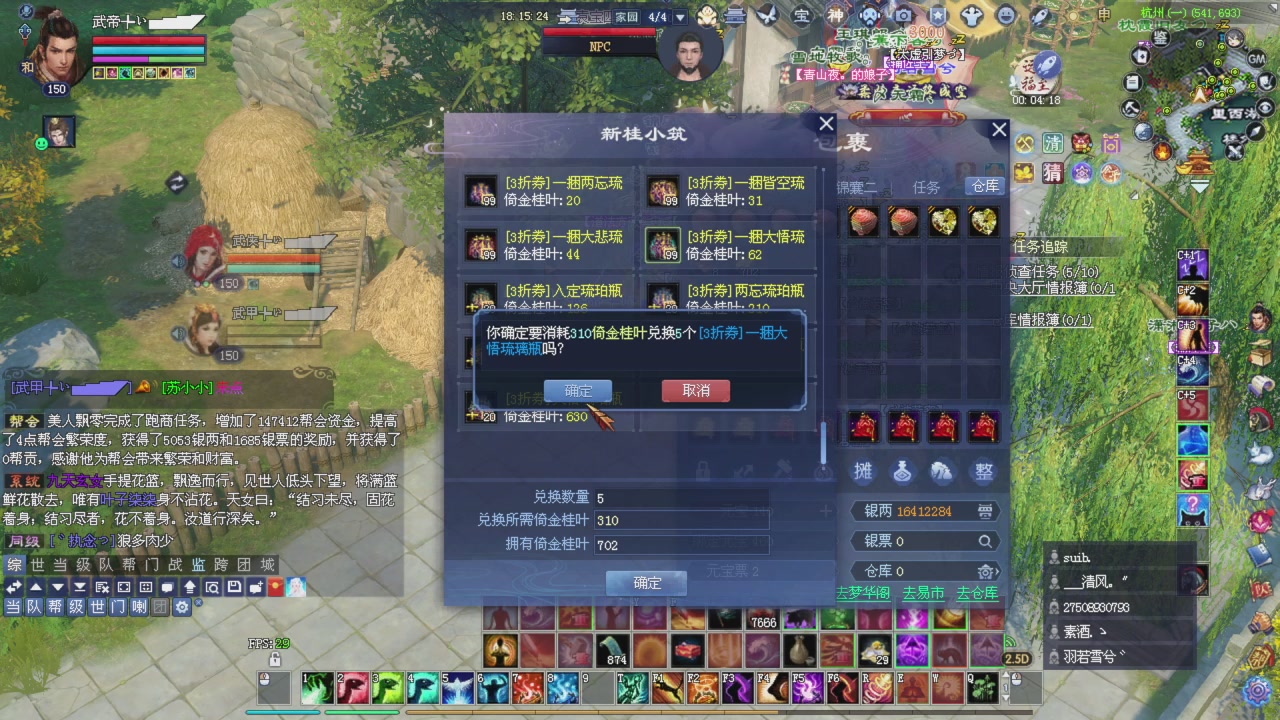Collapse the minimap using the triangle arrow

tap(1199, 187)
